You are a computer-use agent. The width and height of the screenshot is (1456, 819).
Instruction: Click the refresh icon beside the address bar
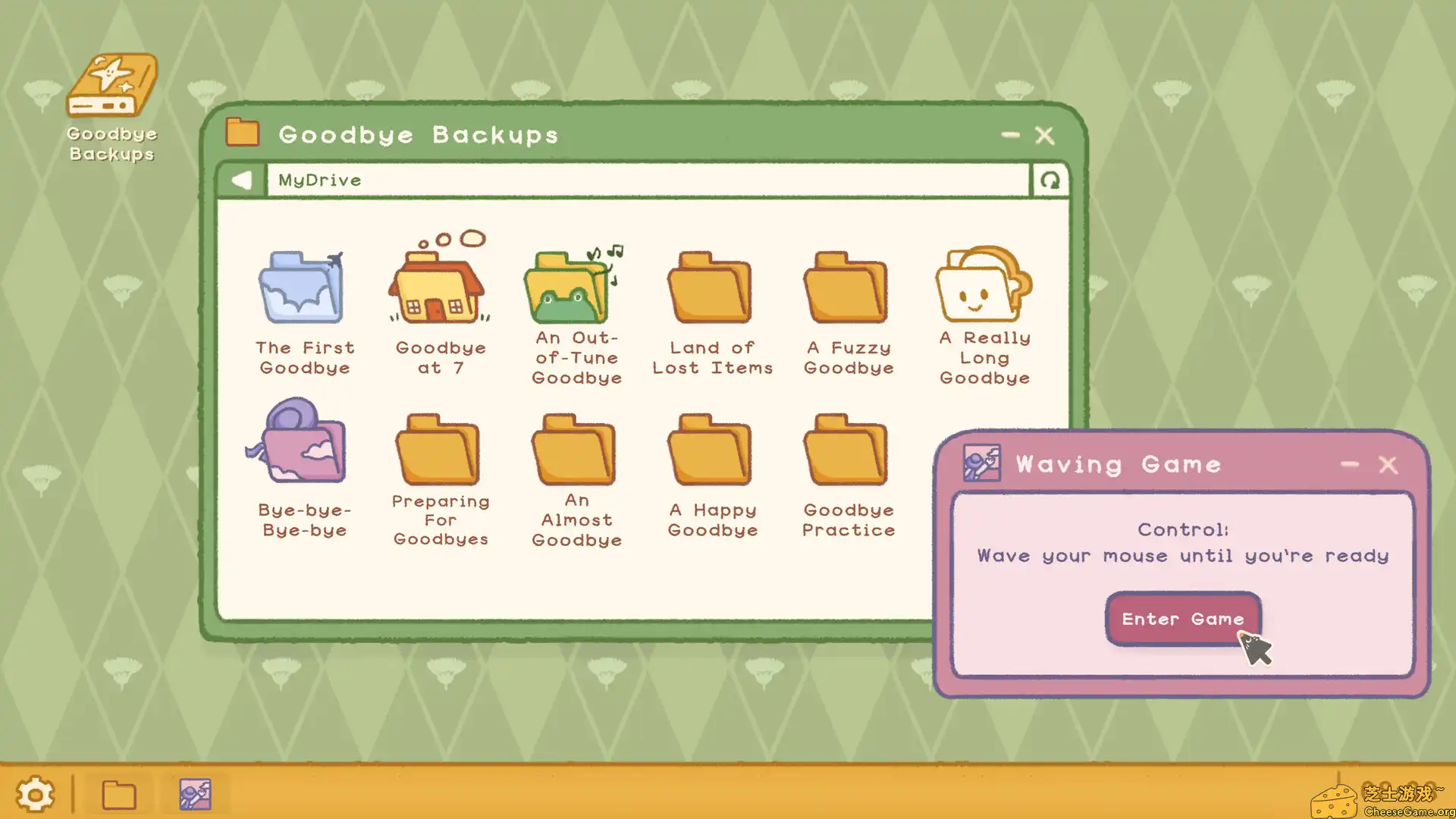(1050, 180)
